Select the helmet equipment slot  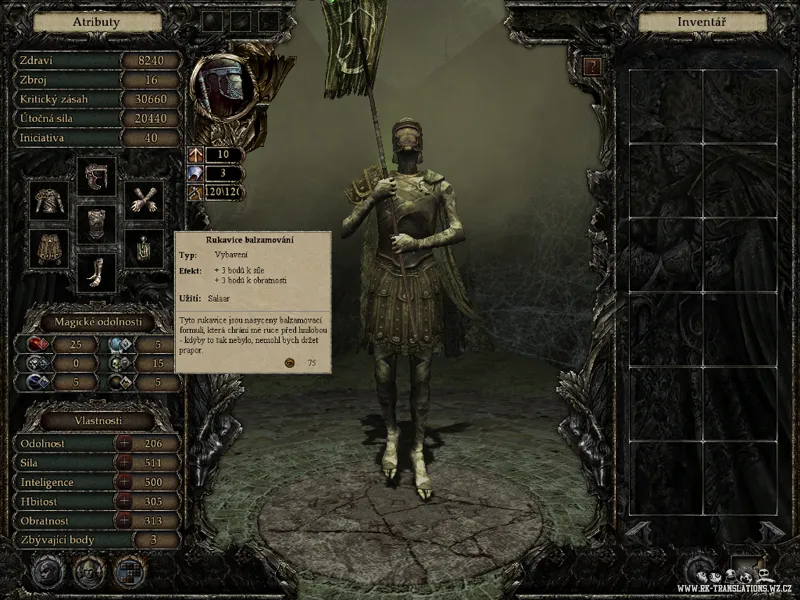[97, 177]
